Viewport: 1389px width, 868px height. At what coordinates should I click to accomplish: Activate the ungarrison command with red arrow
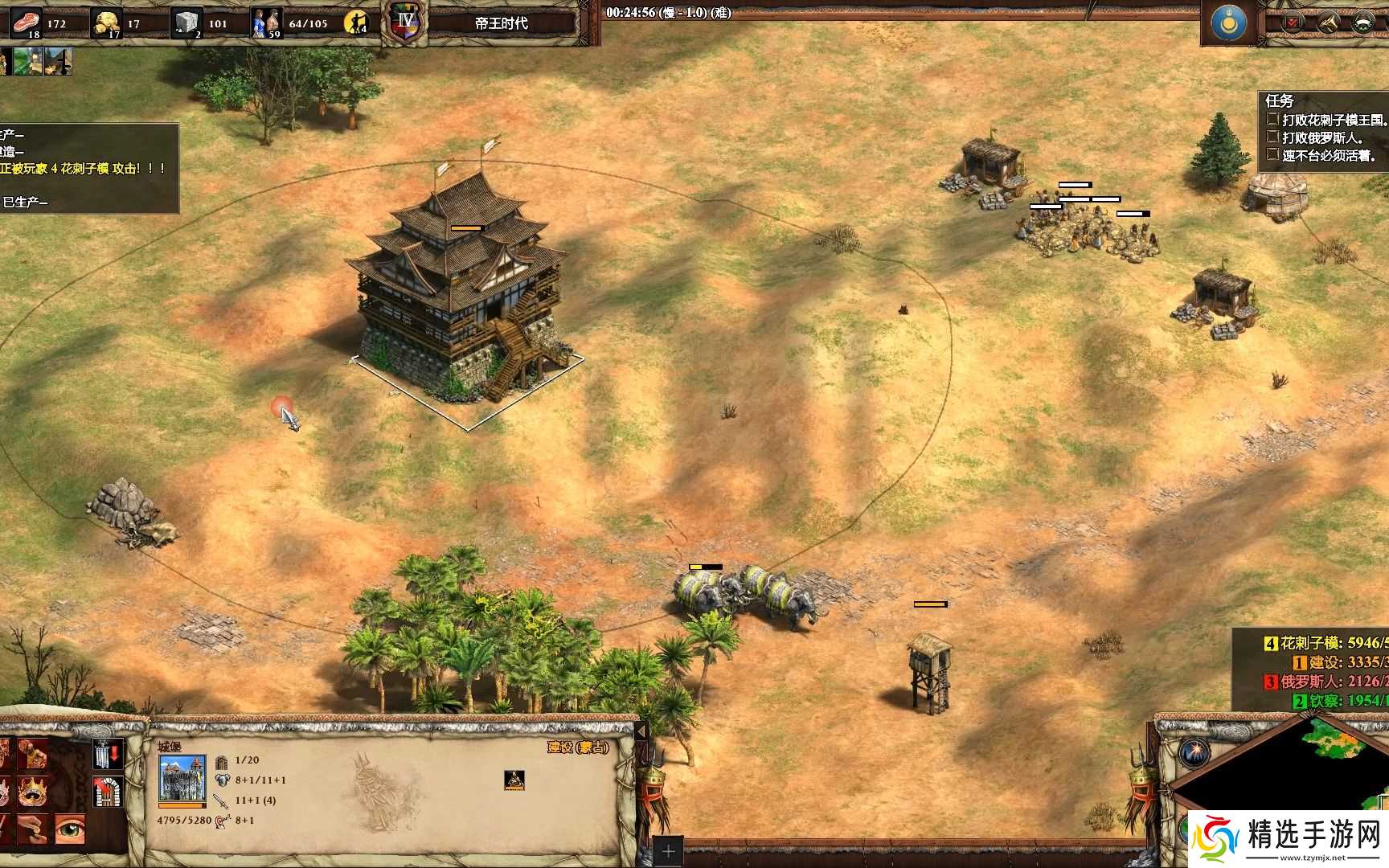(109, 754)
